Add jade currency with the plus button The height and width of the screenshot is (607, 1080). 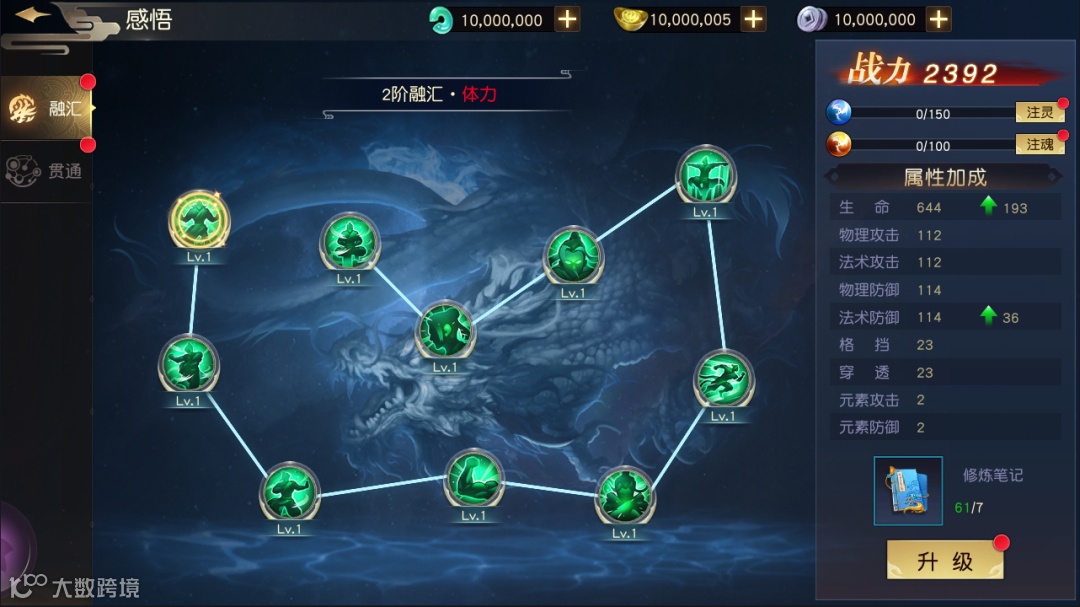point(567,19)
